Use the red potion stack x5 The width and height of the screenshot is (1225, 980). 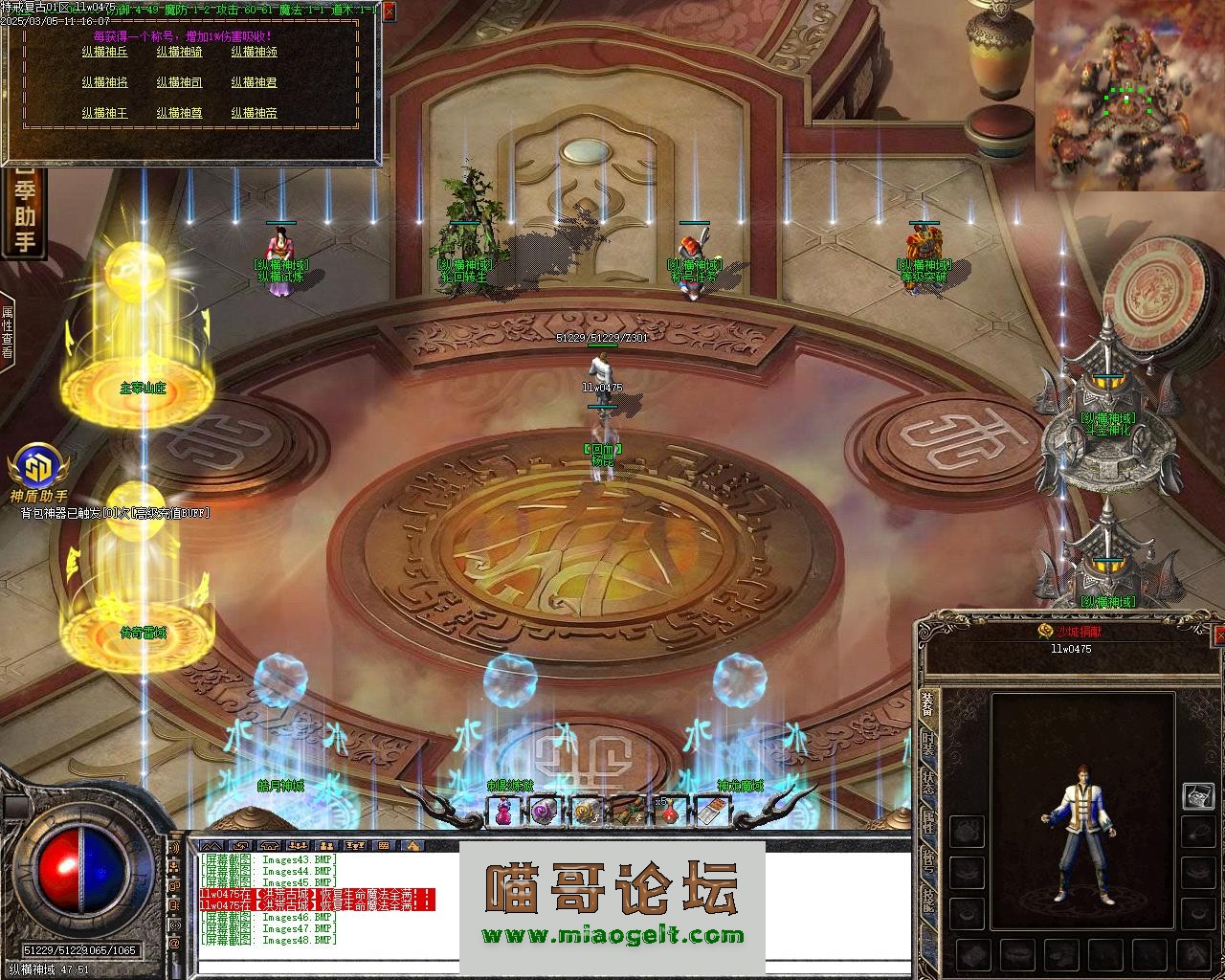point(669,812)
